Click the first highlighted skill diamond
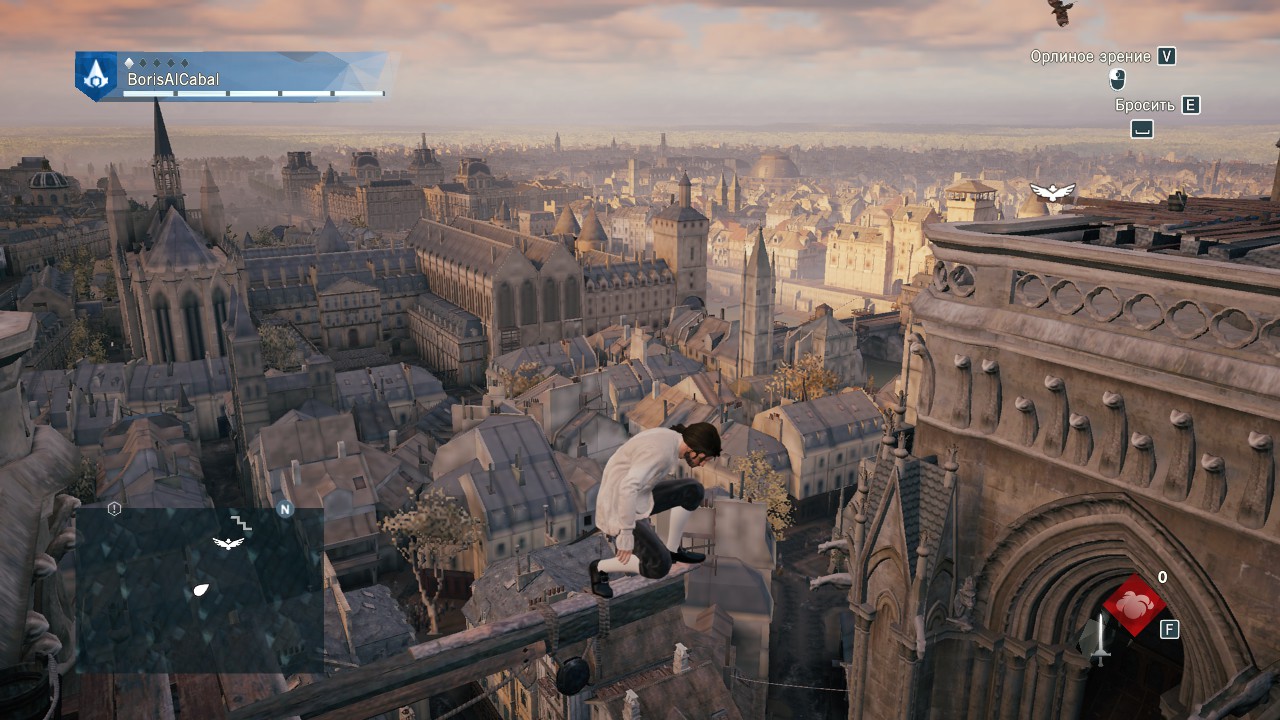Viewport: 1280px width, 720px height. [x=130, y=63]
